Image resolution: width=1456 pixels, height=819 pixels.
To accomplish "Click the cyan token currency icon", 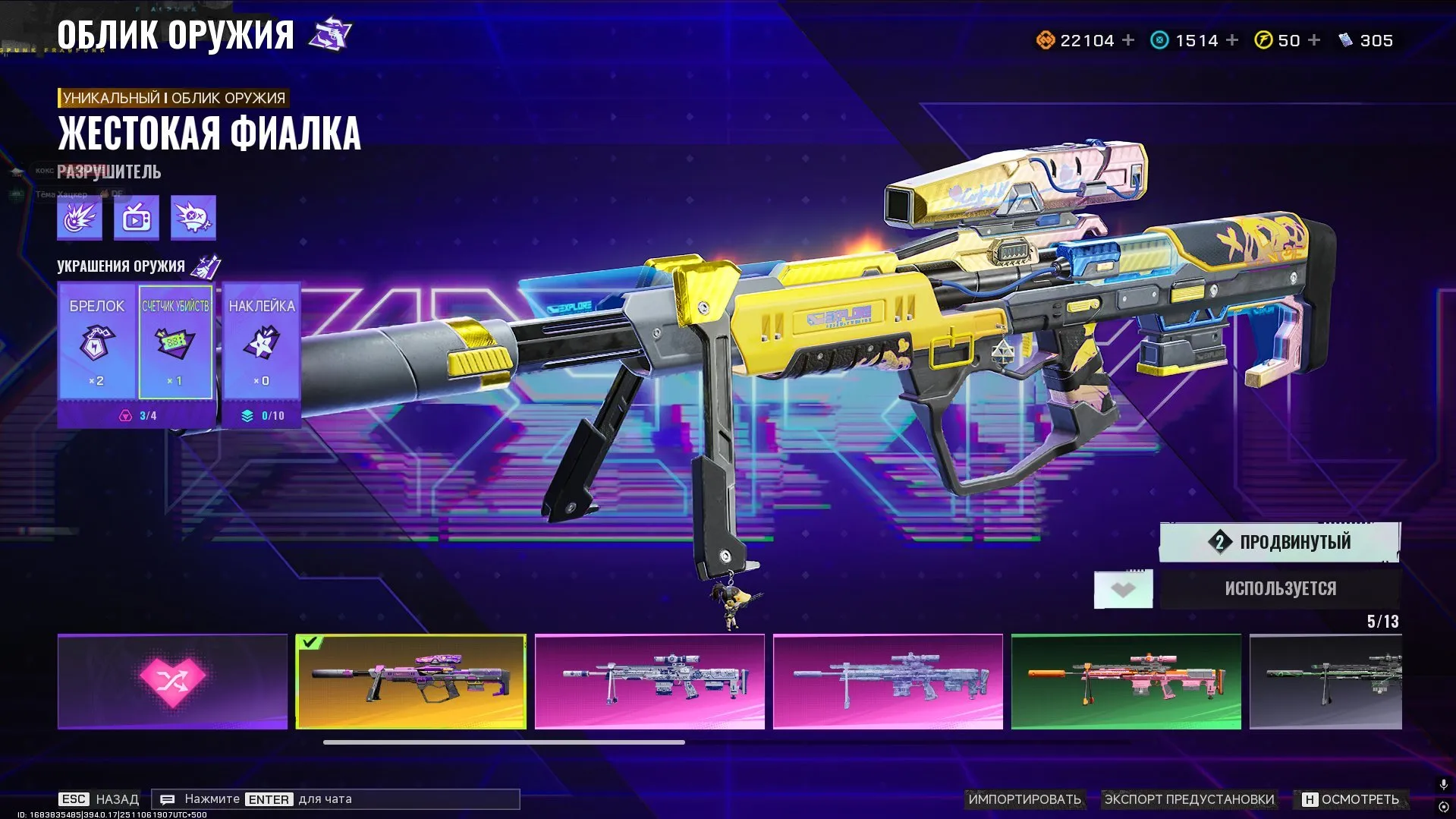I will (x=1159, y=39).
